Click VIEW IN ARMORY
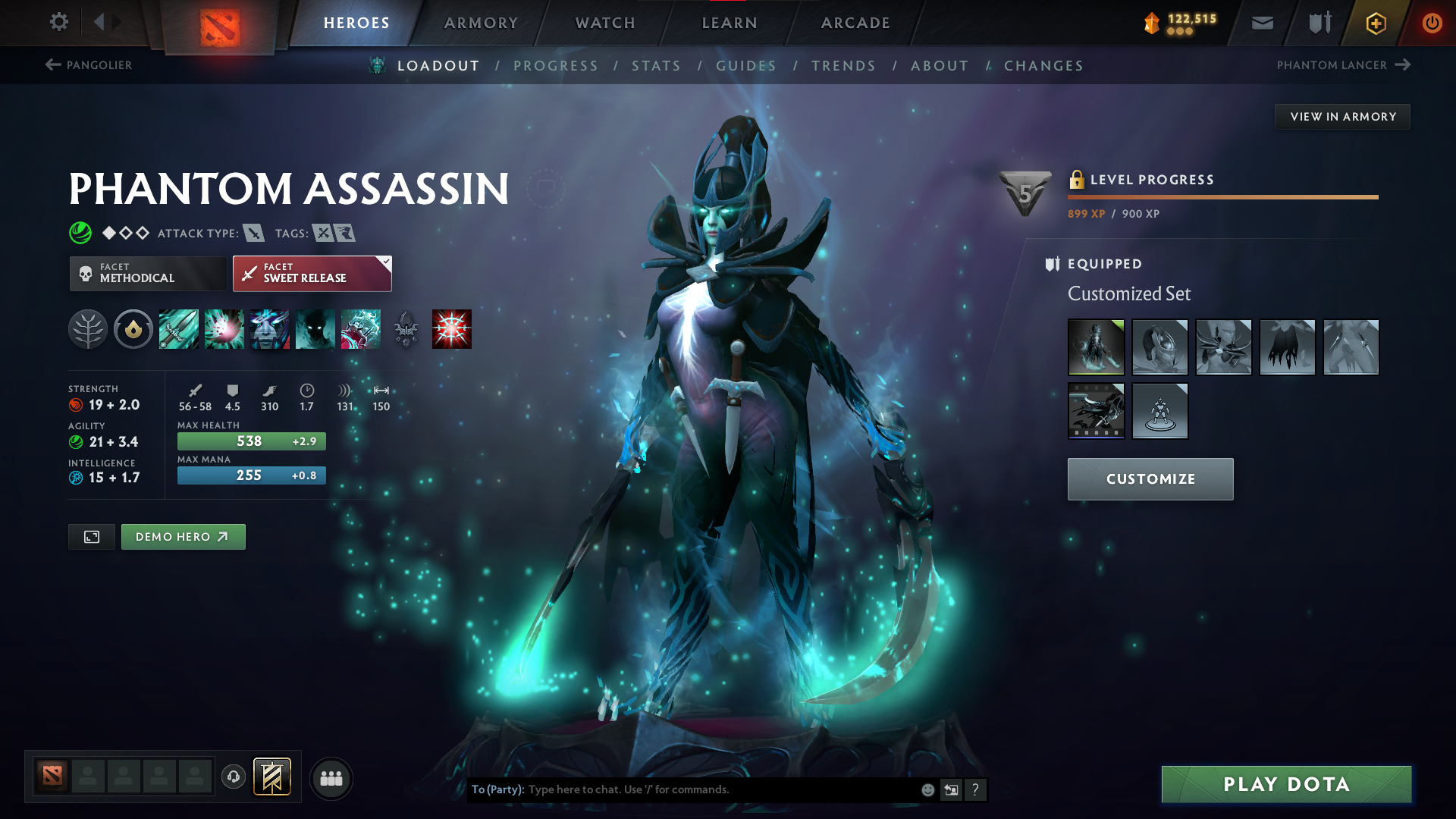Viewport: 1456px width, 819px height. click(x=1342, y=116)
